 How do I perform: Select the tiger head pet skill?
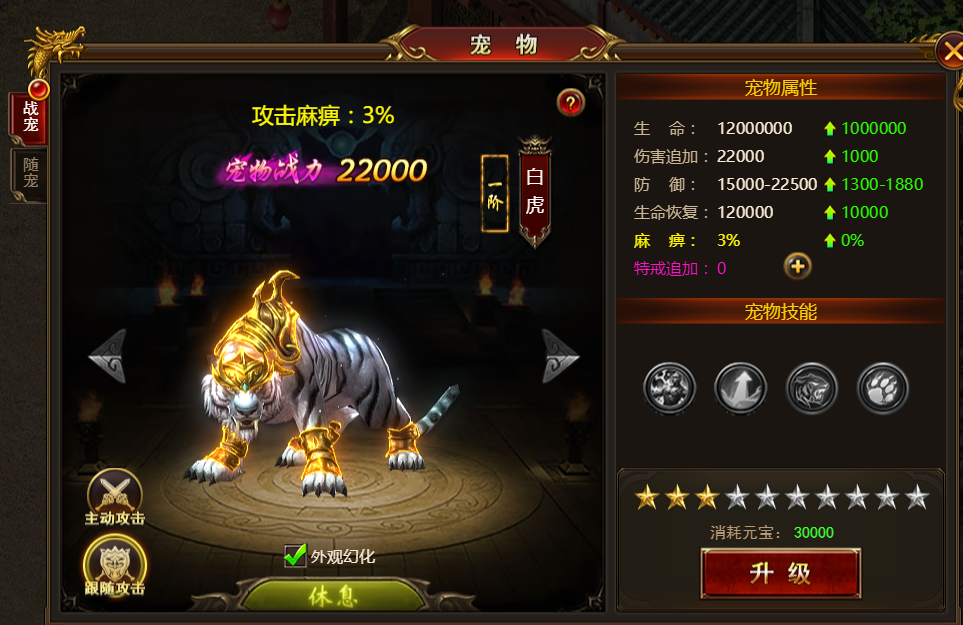click(x=811, y=387)
